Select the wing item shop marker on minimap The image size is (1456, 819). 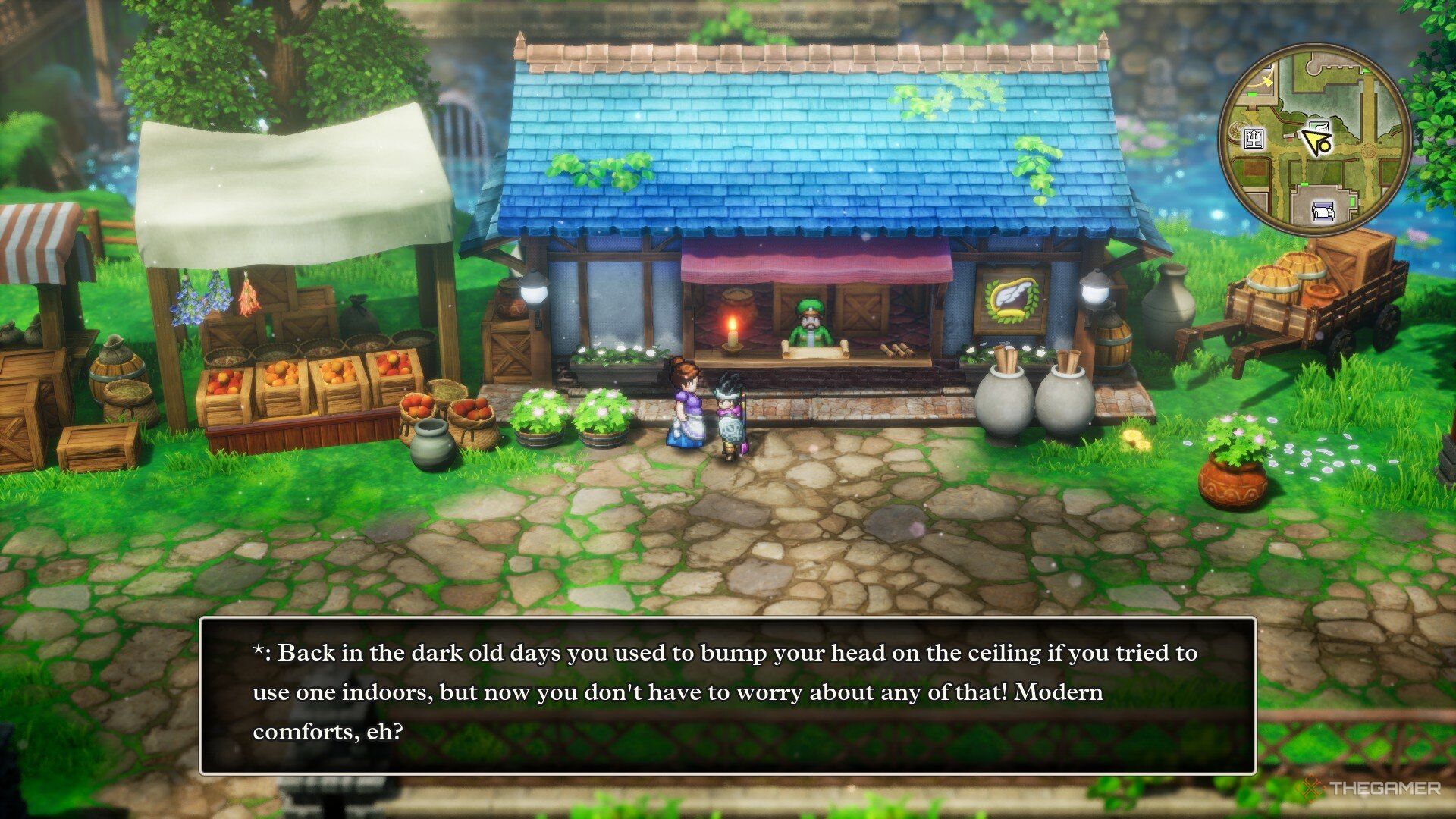pyautogui.click(x=1320, y=126)
